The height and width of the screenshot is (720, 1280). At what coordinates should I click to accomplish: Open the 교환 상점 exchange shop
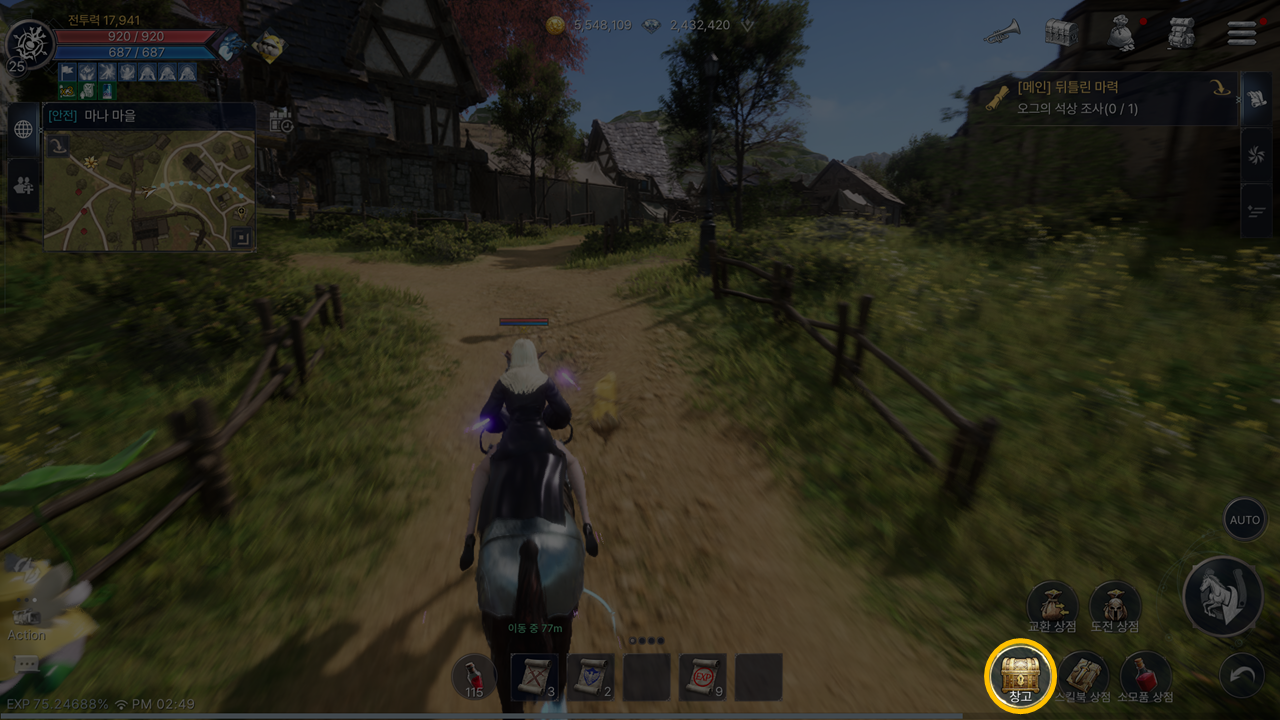point(1053,606)
